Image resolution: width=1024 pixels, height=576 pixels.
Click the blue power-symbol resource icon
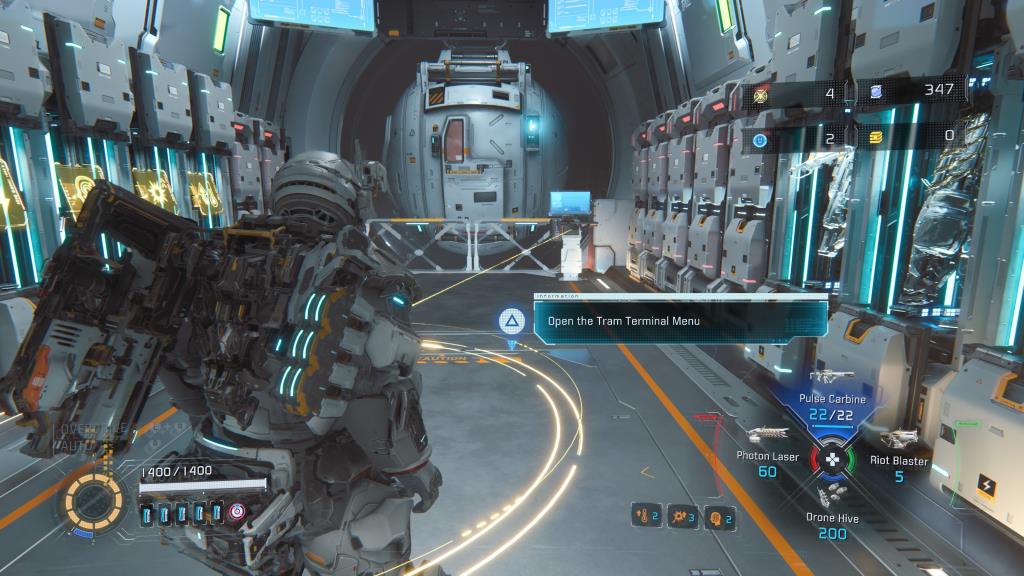(760, 140)
